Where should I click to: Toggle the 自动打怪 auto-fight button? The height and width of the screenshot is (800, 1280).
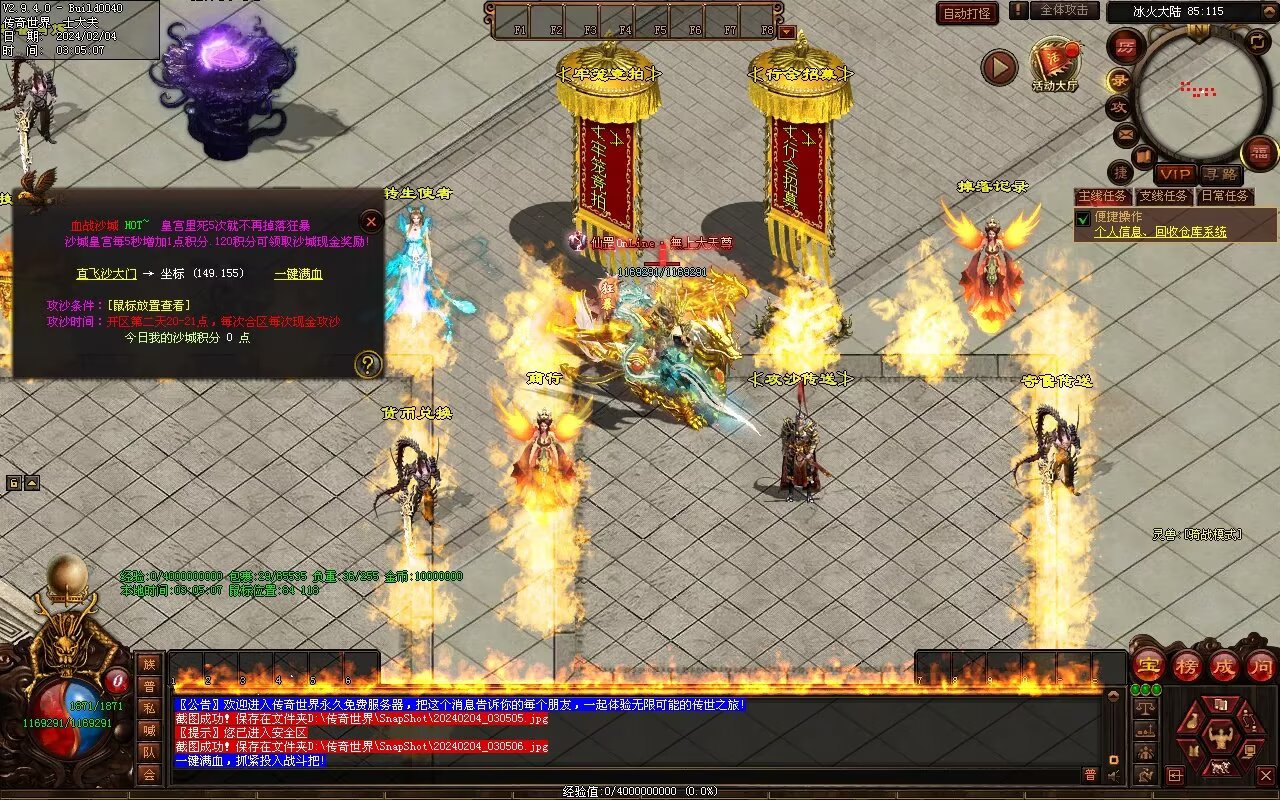[967, 13]
